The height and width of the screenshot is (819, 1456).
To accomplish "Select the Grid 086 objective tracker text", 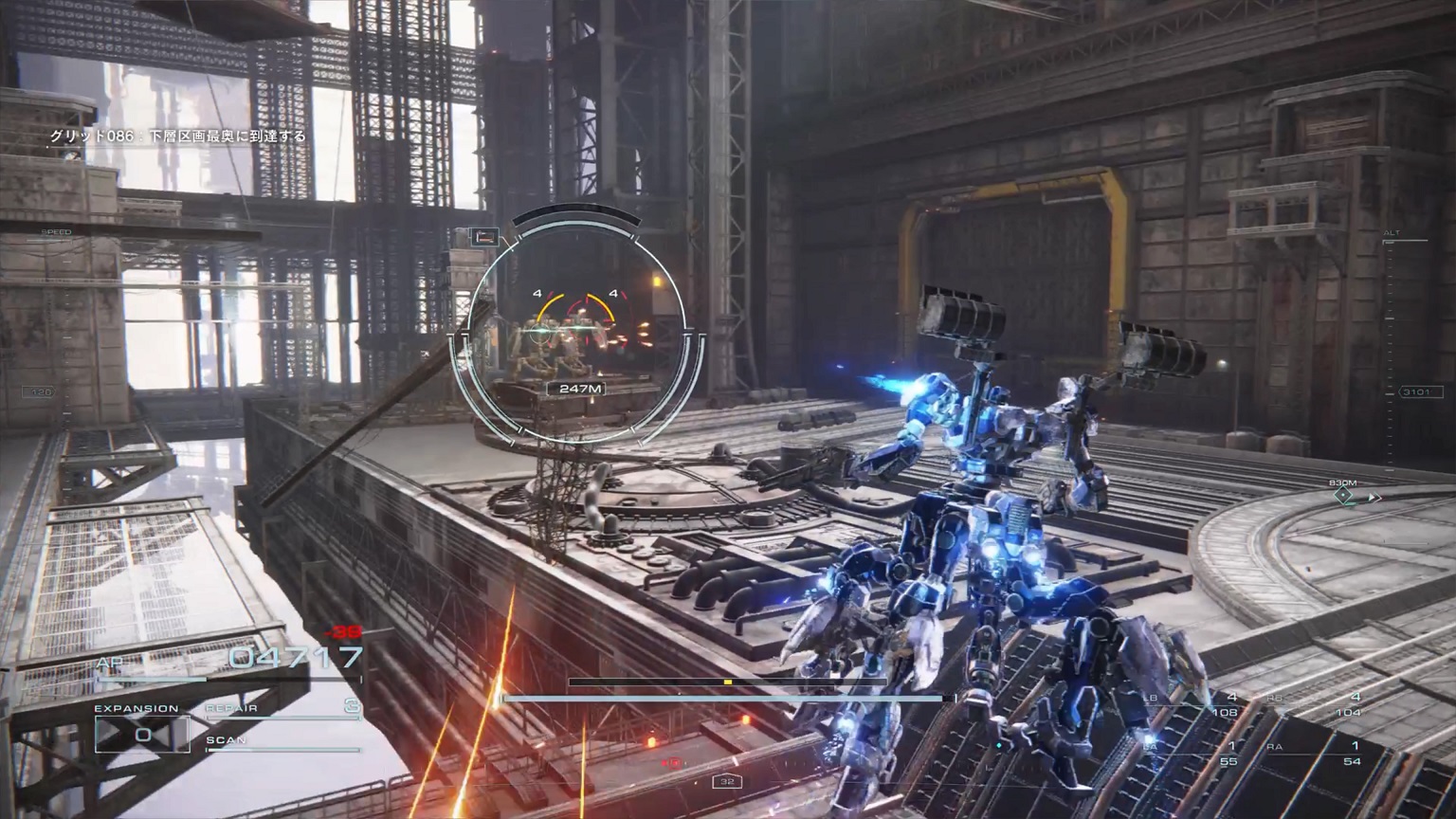I will (x=178, y=136).
